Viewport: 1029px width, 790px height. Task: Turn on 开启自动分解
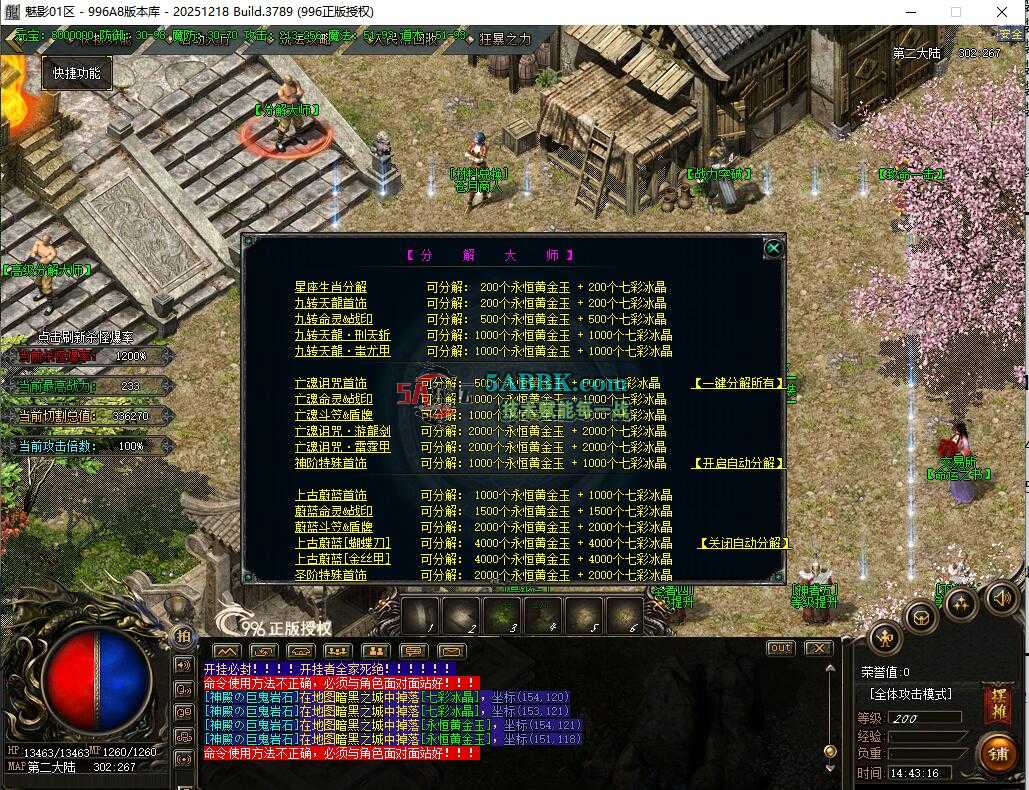pyautogui.click(x=739, y=463)
